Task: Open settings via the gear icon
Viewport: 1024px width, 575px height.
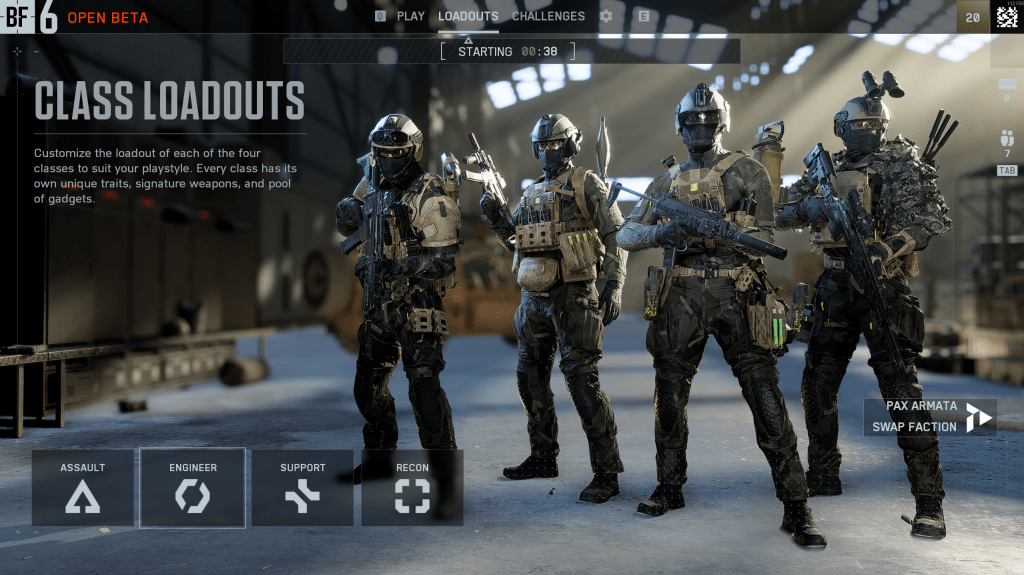Action: pos(606,16)
